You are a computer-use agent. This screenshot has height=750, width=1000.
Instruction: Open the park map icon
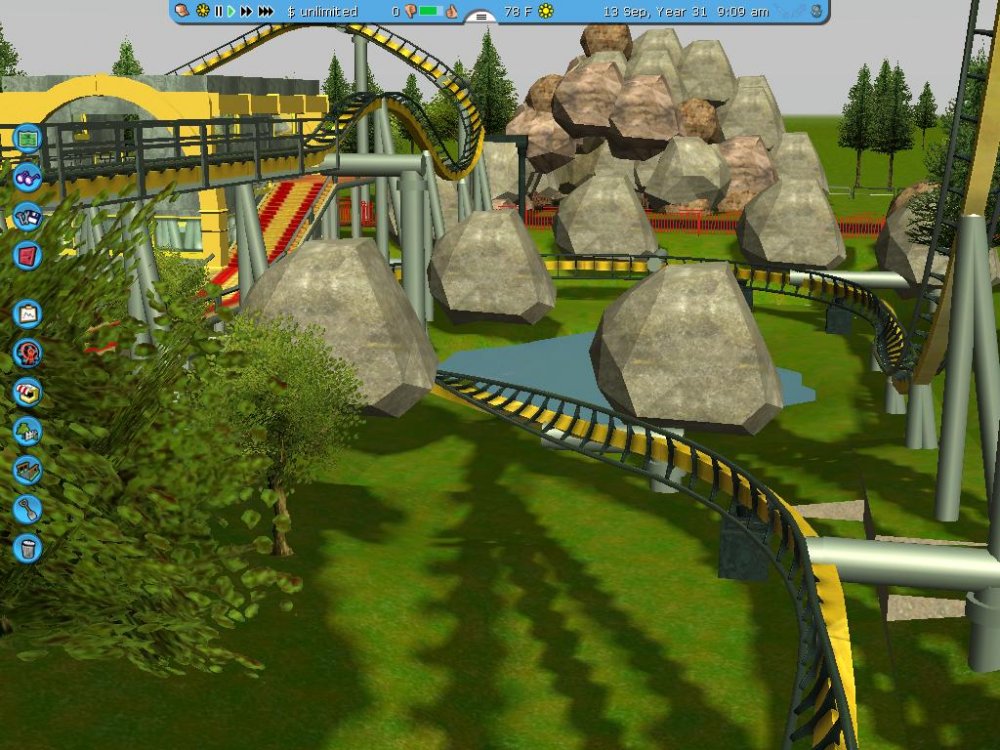28,136
